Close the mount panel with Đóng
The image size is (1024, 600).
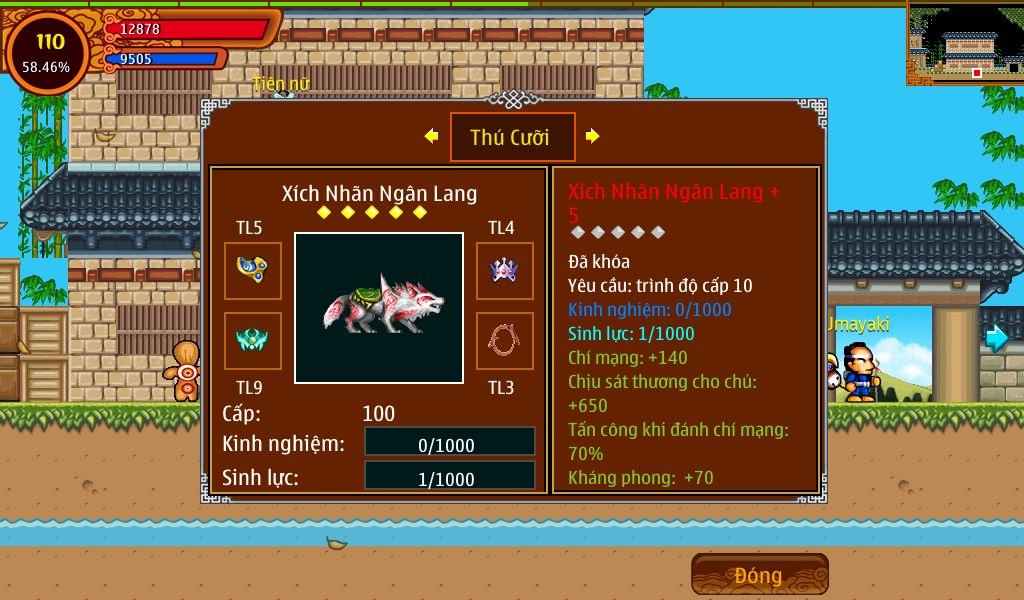[x=759, y=575]
